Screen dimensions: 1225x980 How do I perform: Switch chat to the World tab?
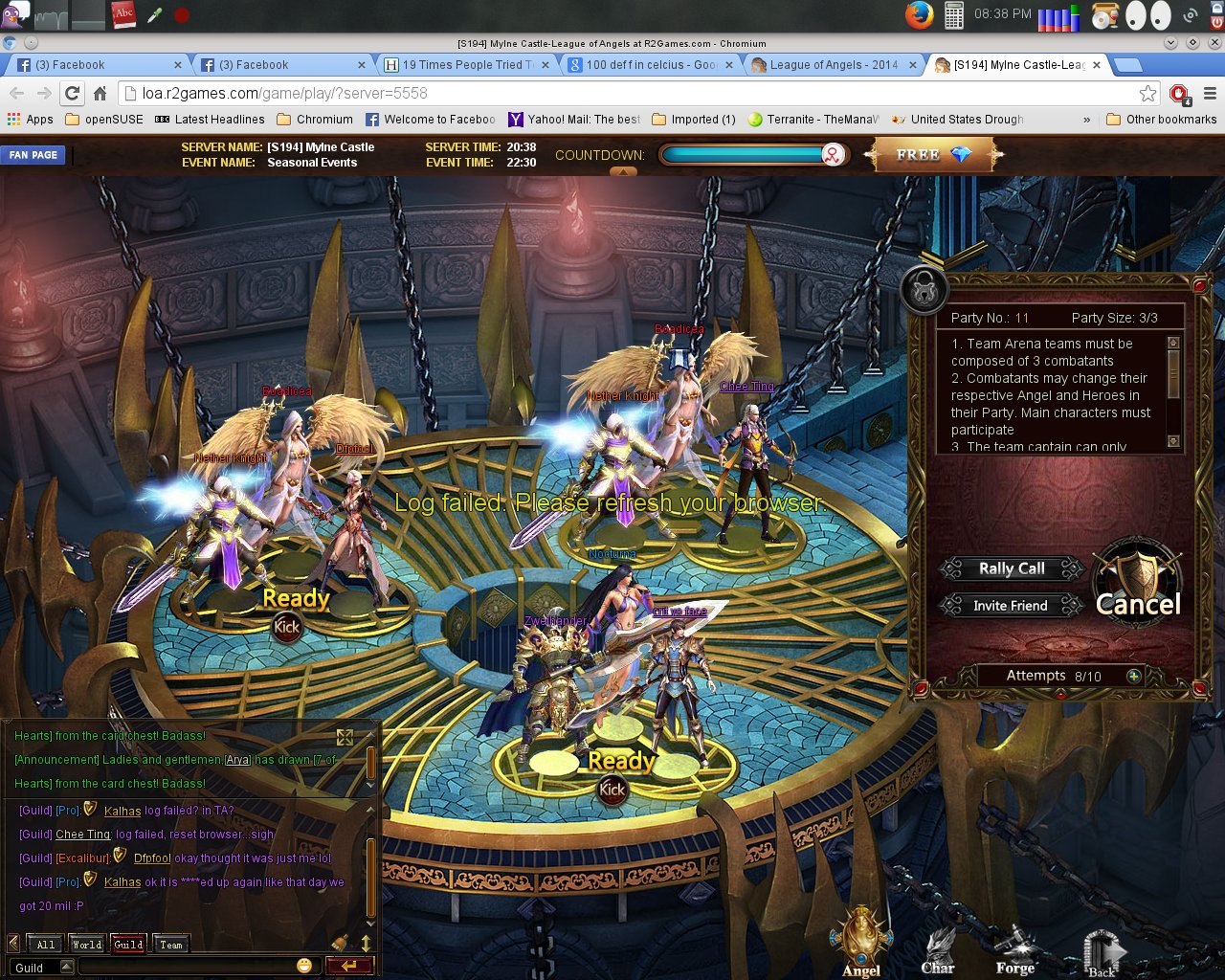point(87,945)
